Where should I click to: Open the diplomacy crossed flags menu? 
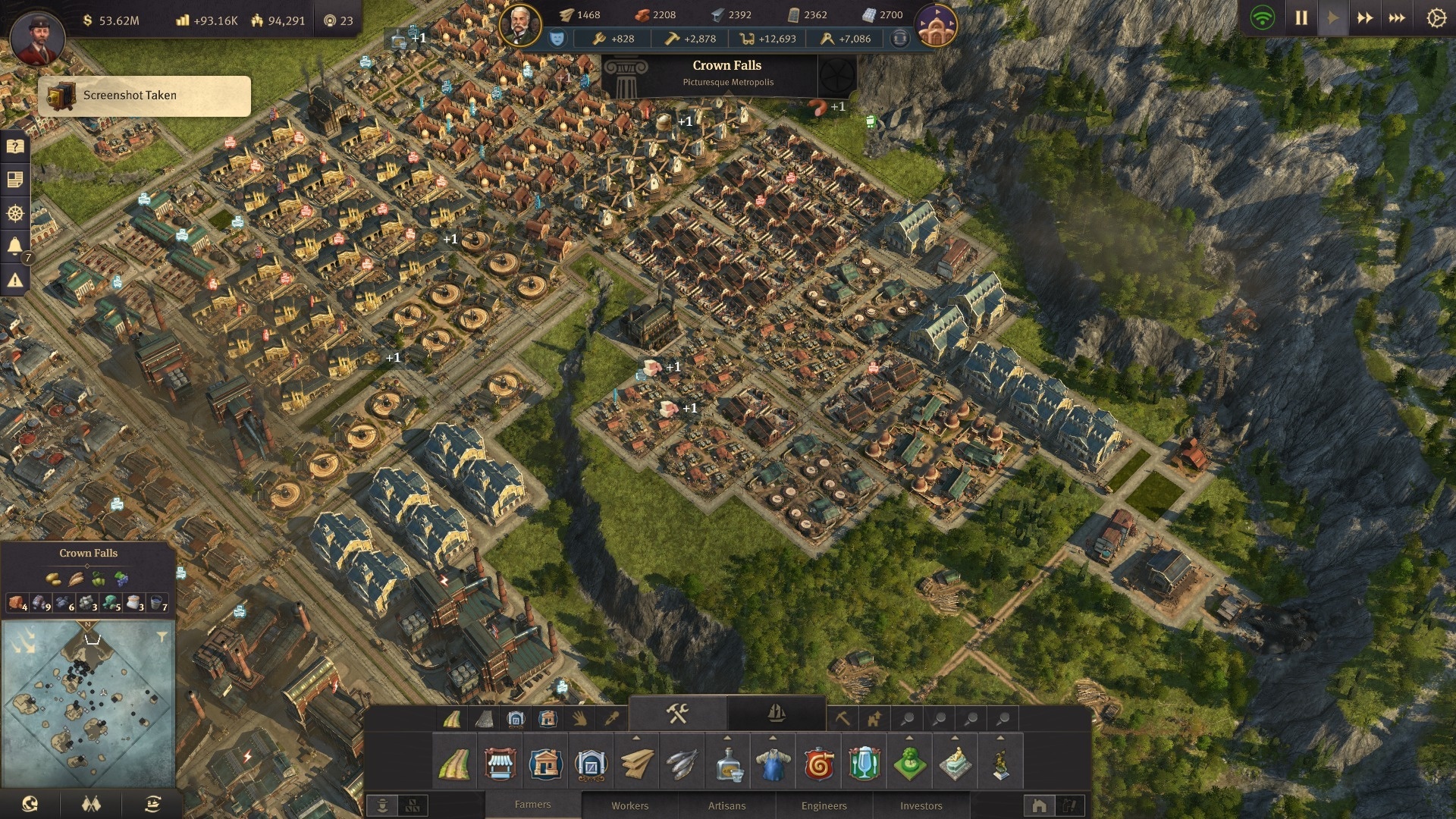pos(91,804)
